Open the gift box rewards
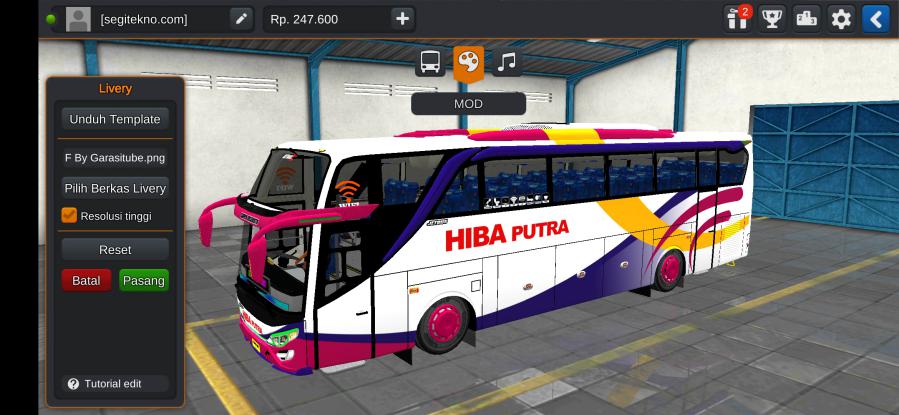The image size is (899, 415). click(x=736, y=18)
